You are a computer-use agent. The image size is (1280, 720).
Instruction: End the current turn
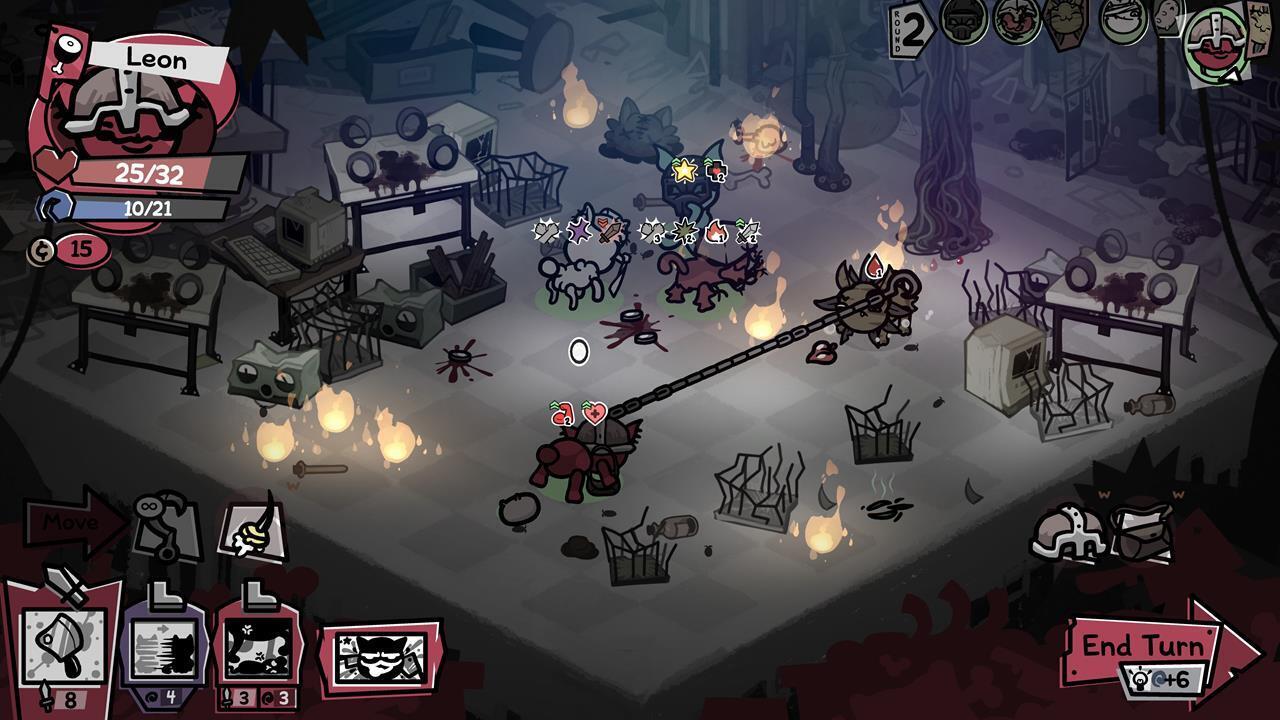tap(1150, 650)
